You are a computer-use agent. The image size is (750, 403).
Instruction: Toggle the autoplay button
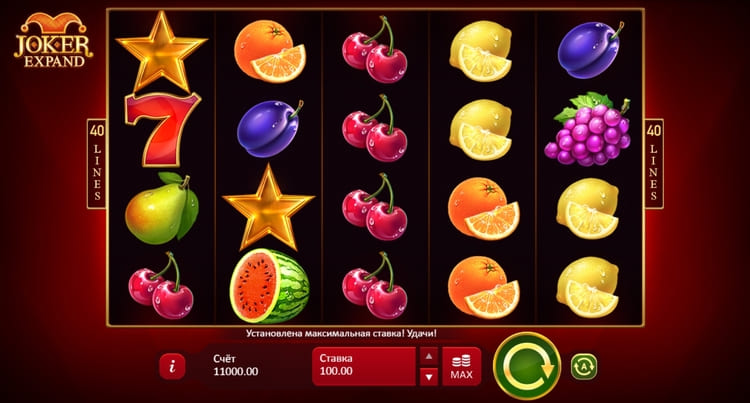tap(584, 366)
